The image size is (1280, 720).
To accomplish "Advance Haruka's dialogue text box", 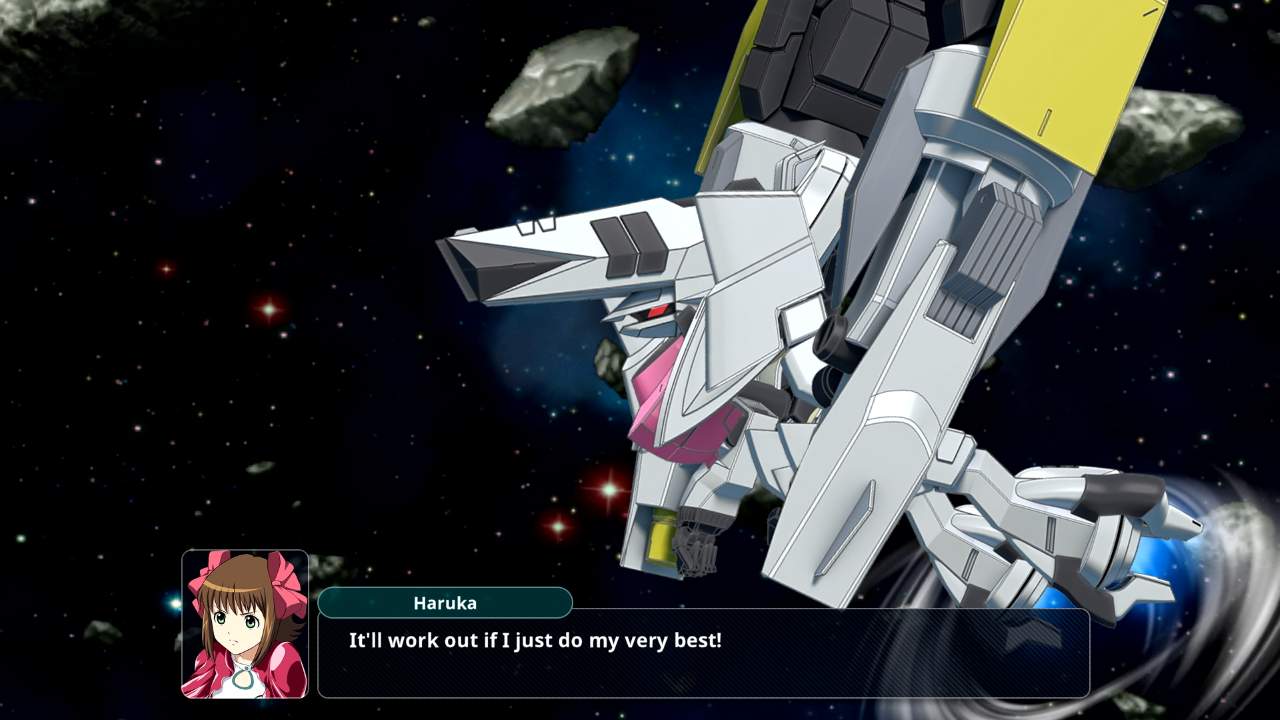I will click(703, 653).
